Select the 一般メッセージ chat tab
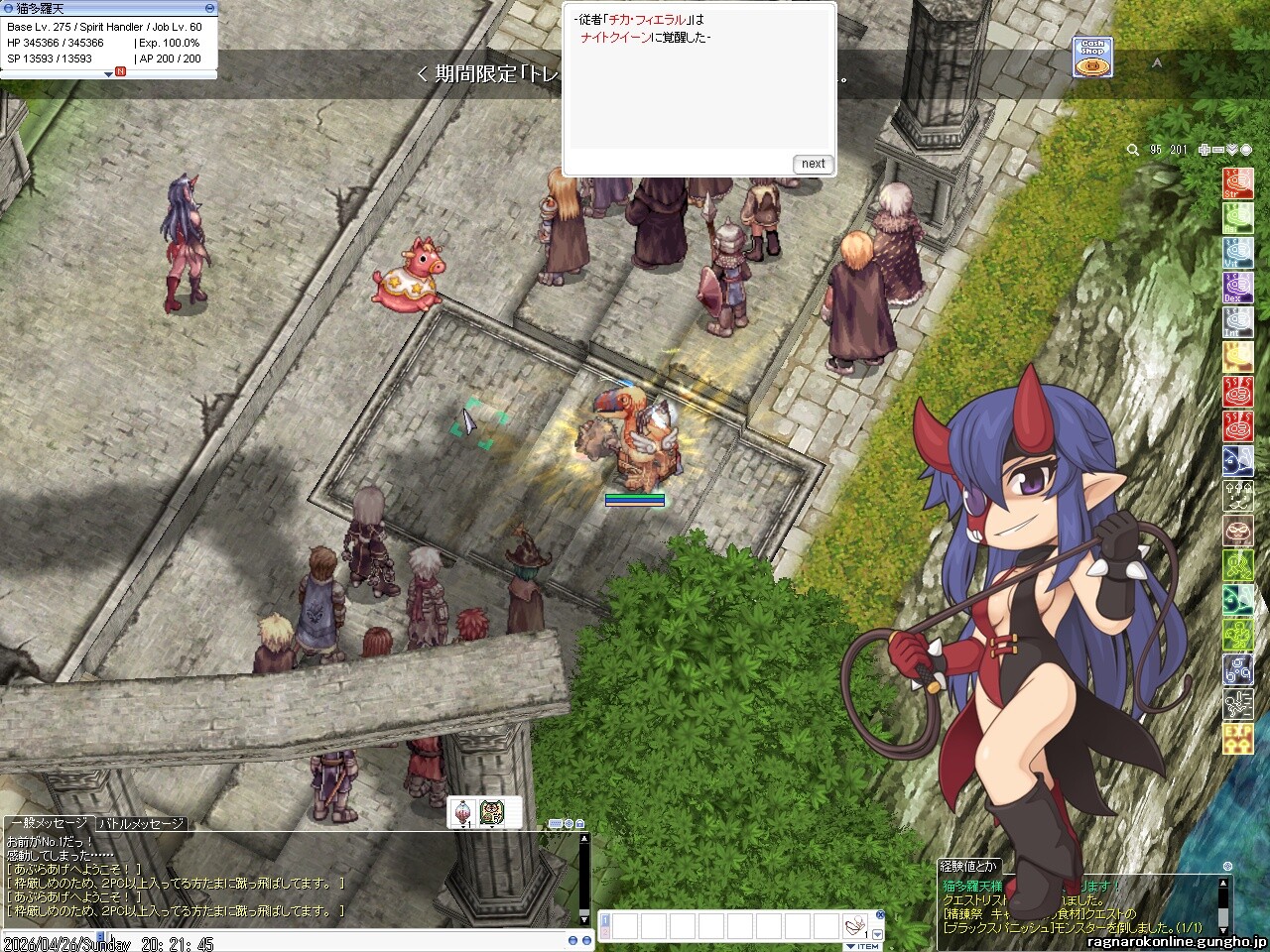This screenshot has height=952, width=1270. tap(48, 824)
